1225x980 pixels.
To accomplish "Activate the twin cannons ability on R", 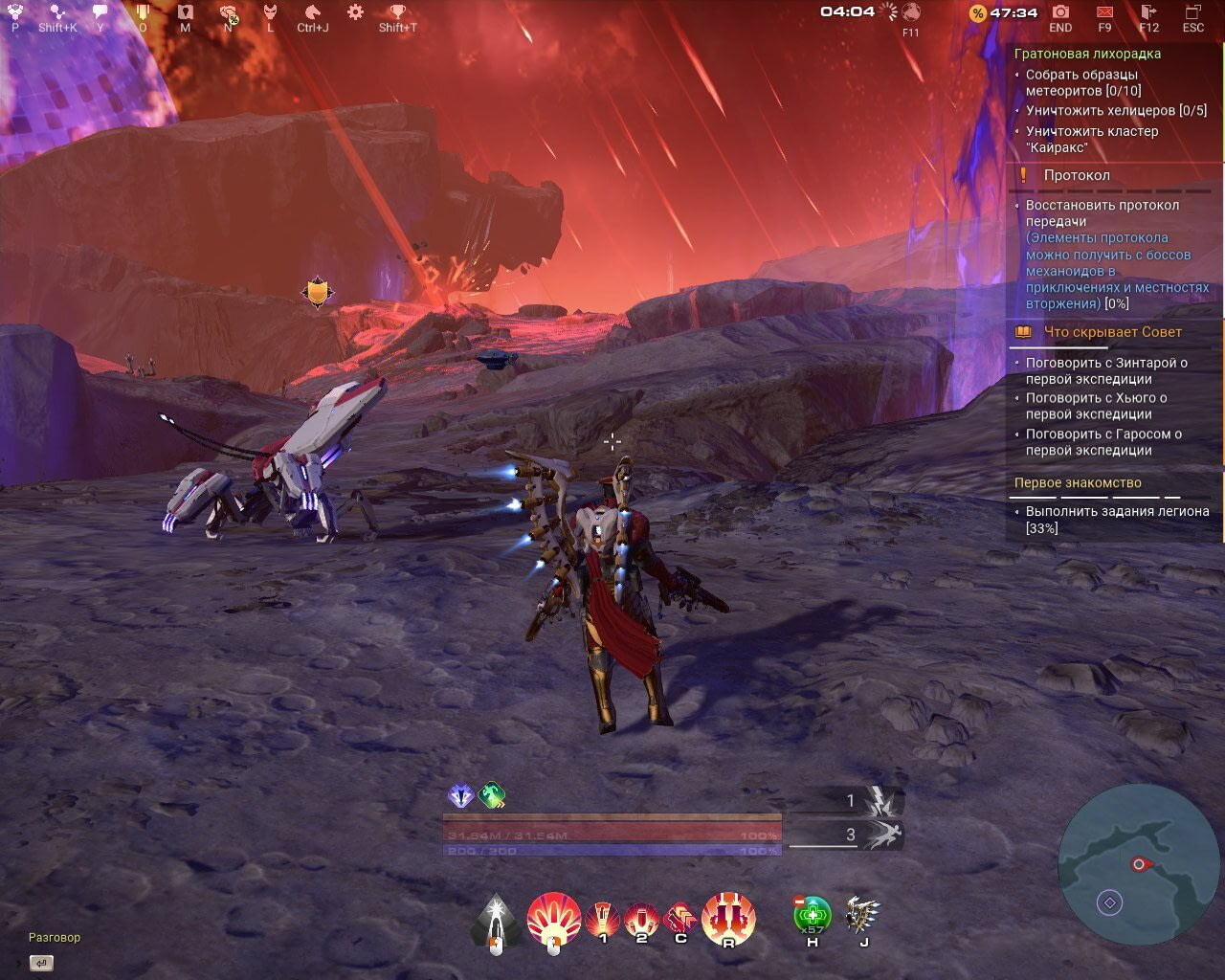I will tap(728, 917).
